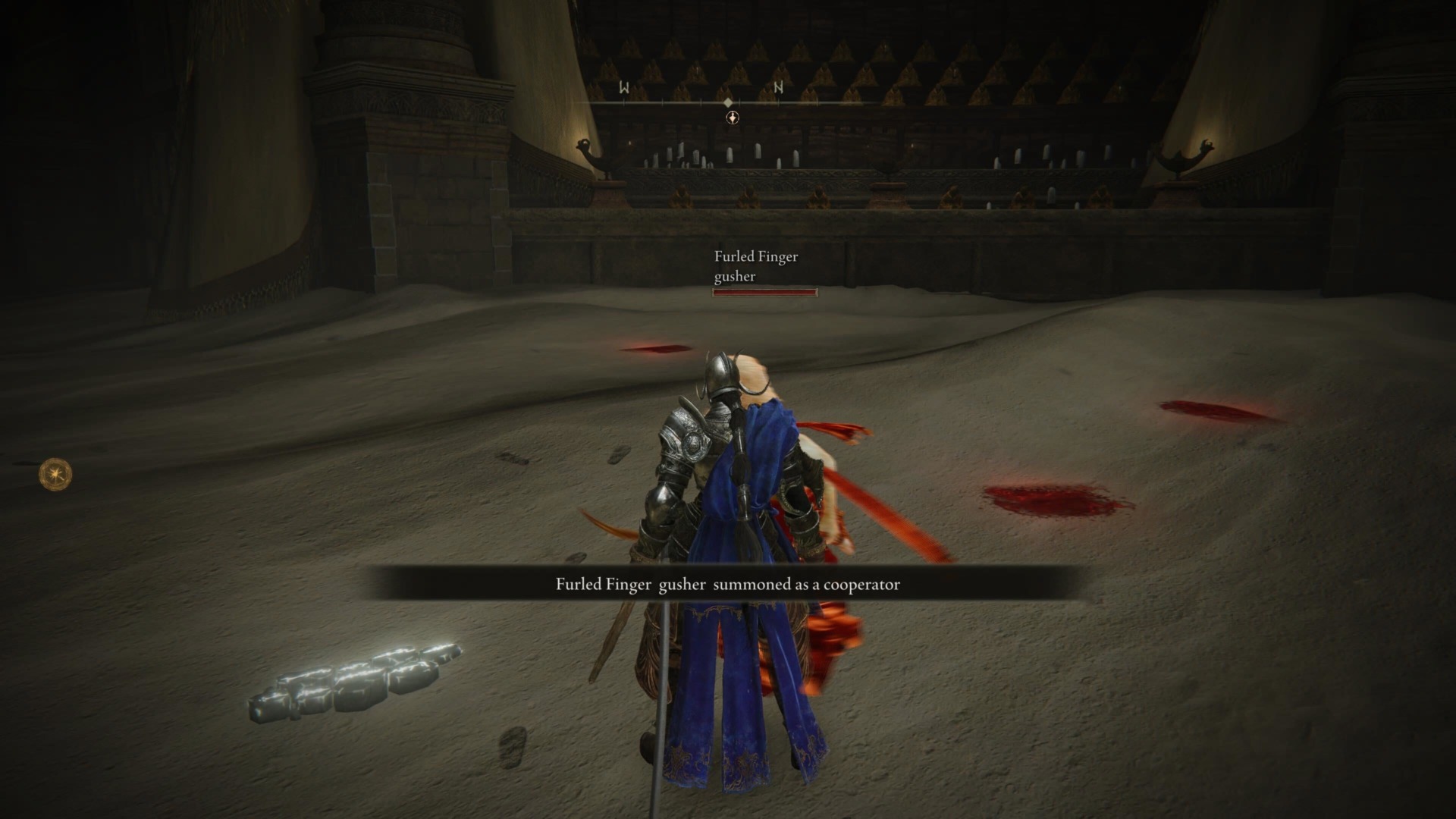Expand the Furled Finger name label
The image size is (1456, 819).
pyautogui.click(x=755, y=257)
